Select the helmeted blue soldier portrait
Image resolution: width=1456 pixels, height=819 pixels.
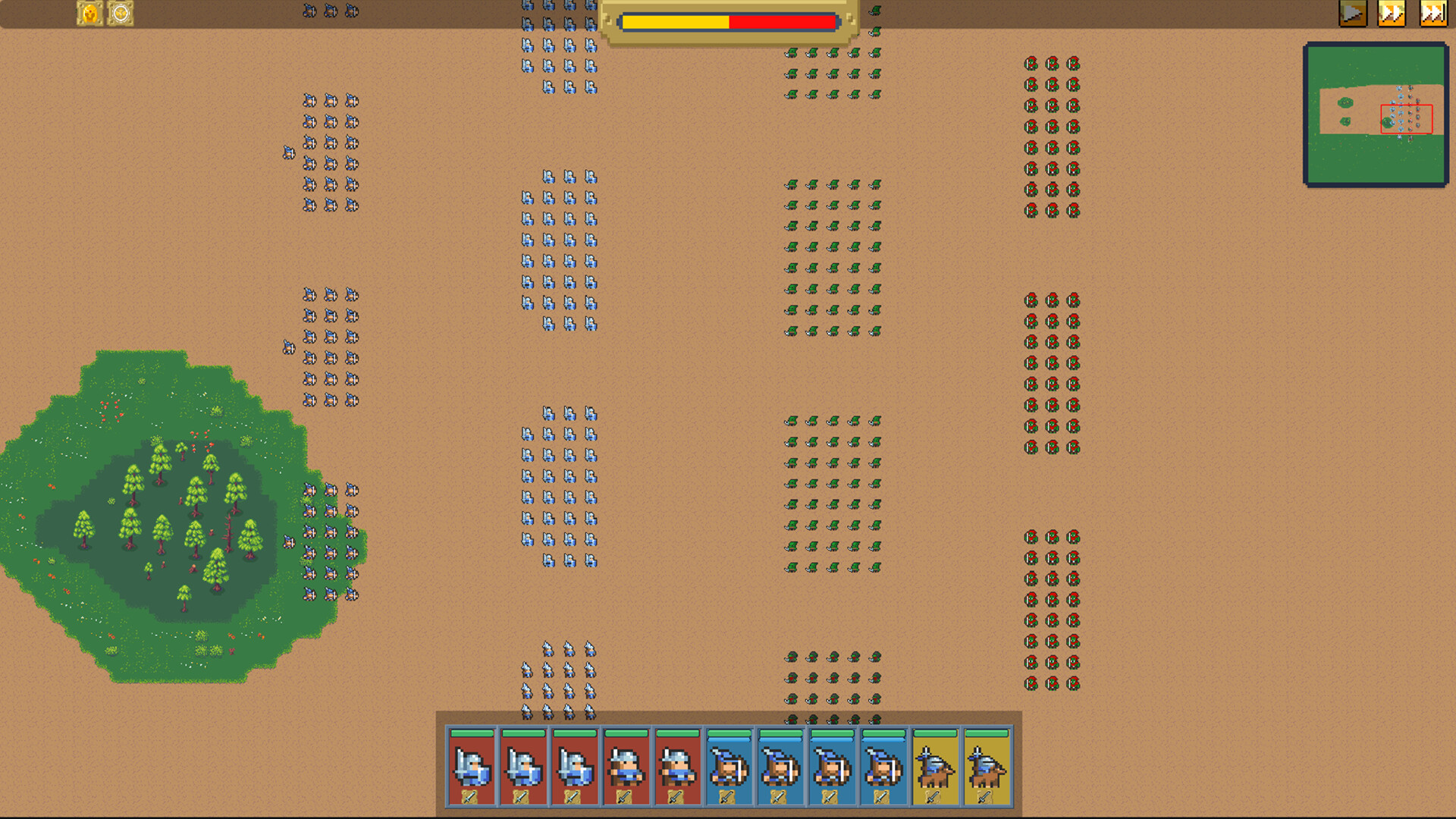coord(624,767)
